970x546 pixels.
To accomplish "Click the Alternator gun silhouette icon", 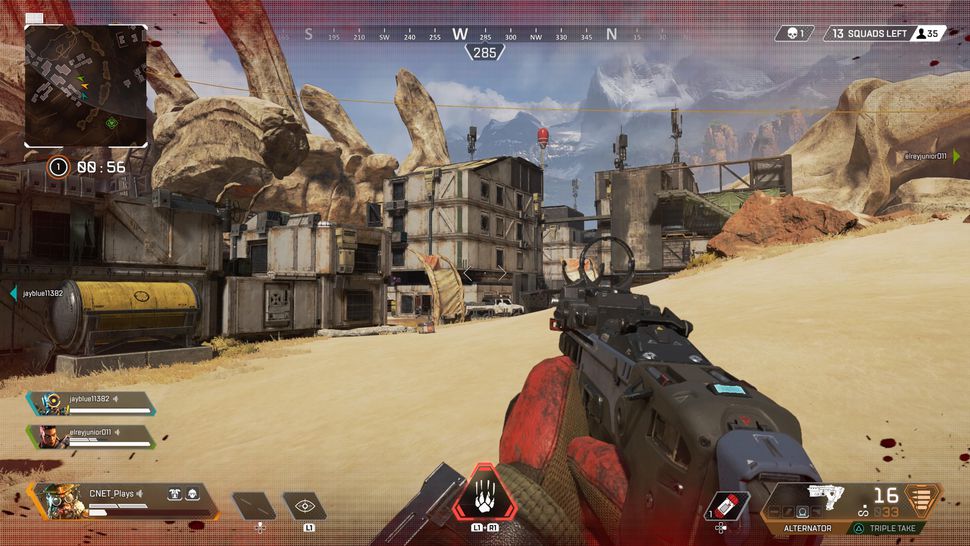I will click(825, 497).
